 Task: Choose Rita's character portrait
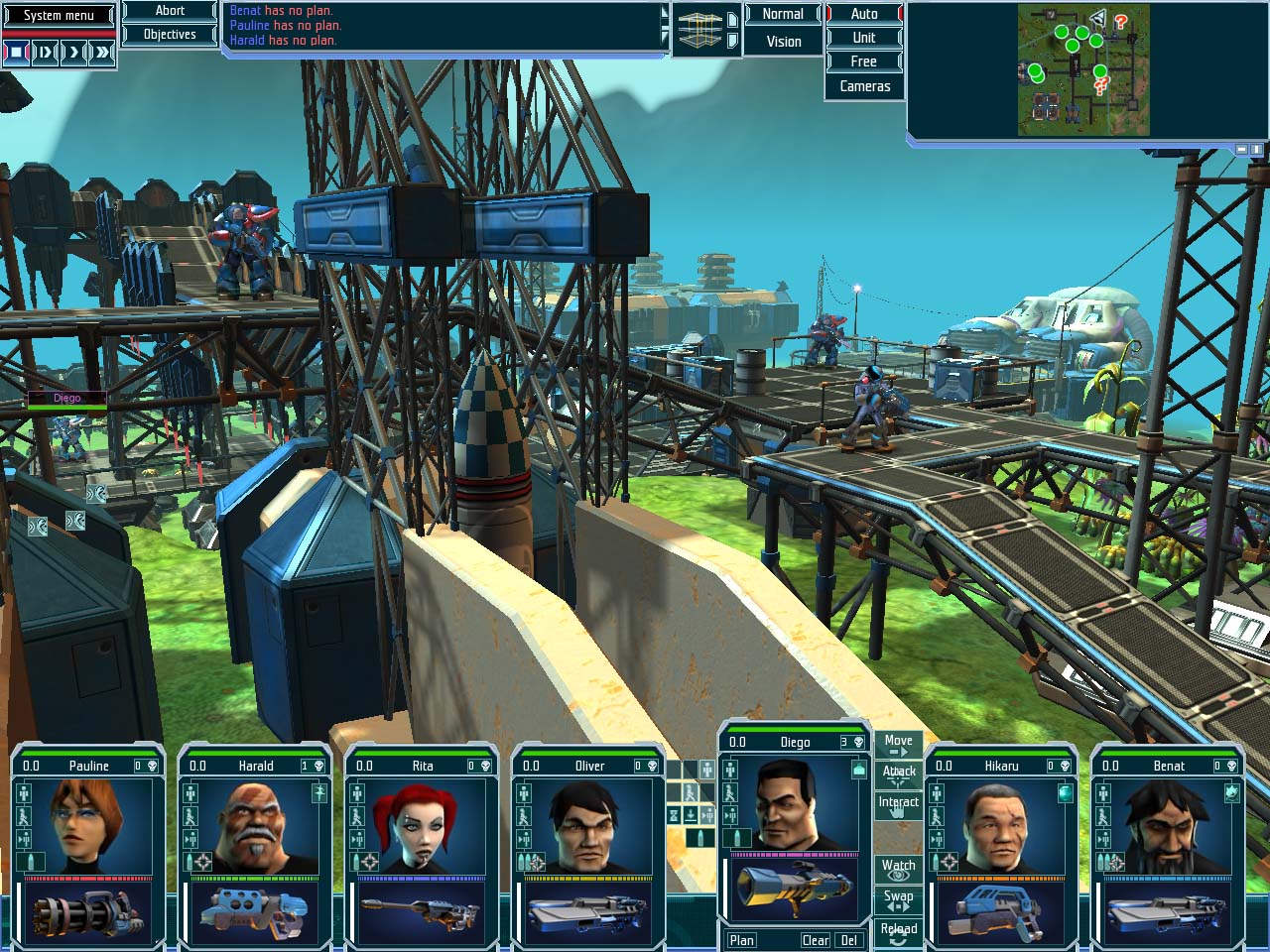[422, 825]
